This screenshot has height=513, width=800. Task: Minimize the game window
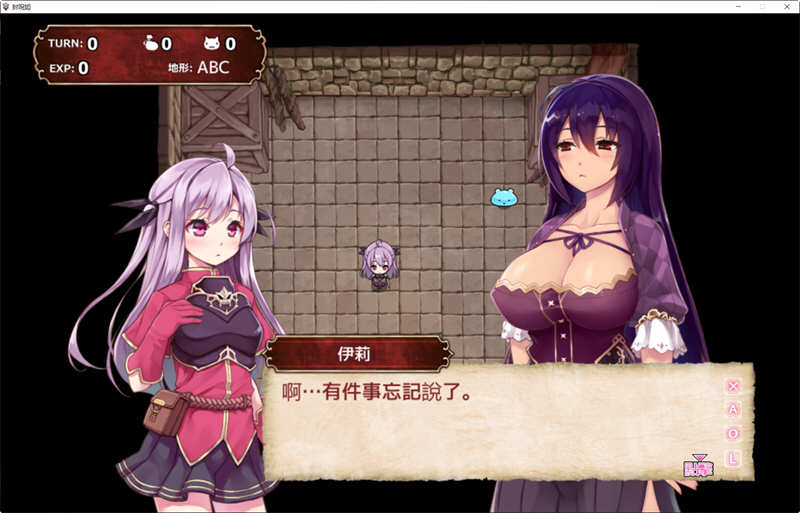coord(739,6)
